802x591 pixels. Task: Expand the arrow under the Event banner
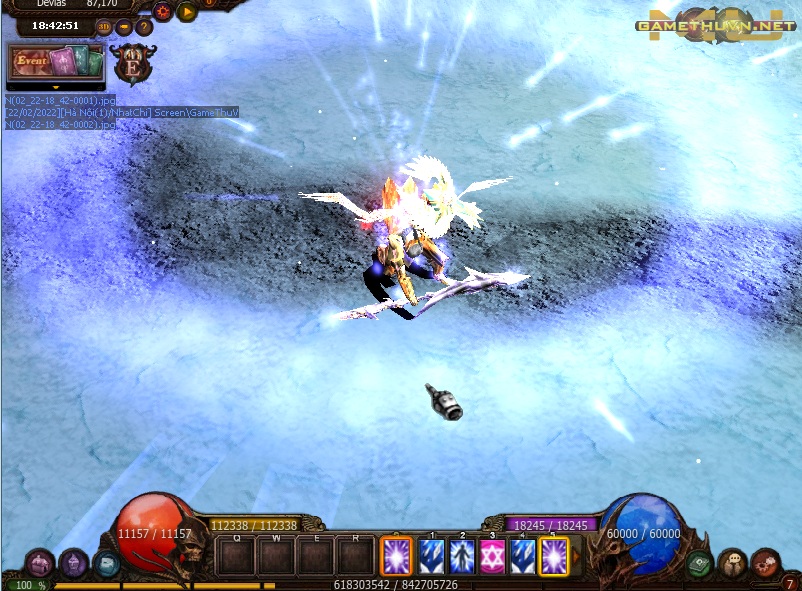[x=55, y=88]
